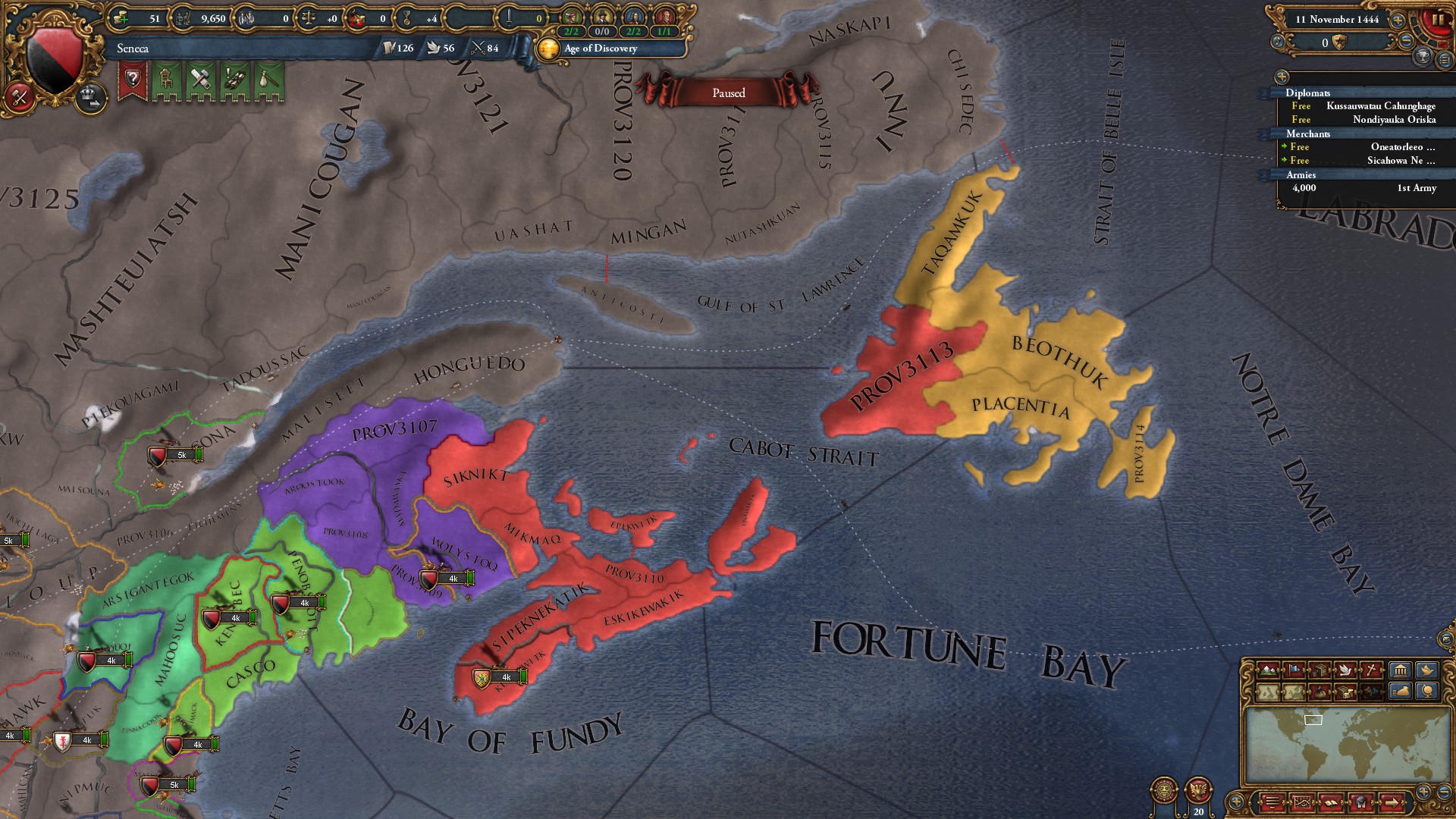
Task: Select the terrain mapmode icon
Action: pyautogui.click(x=1267, y=670)
